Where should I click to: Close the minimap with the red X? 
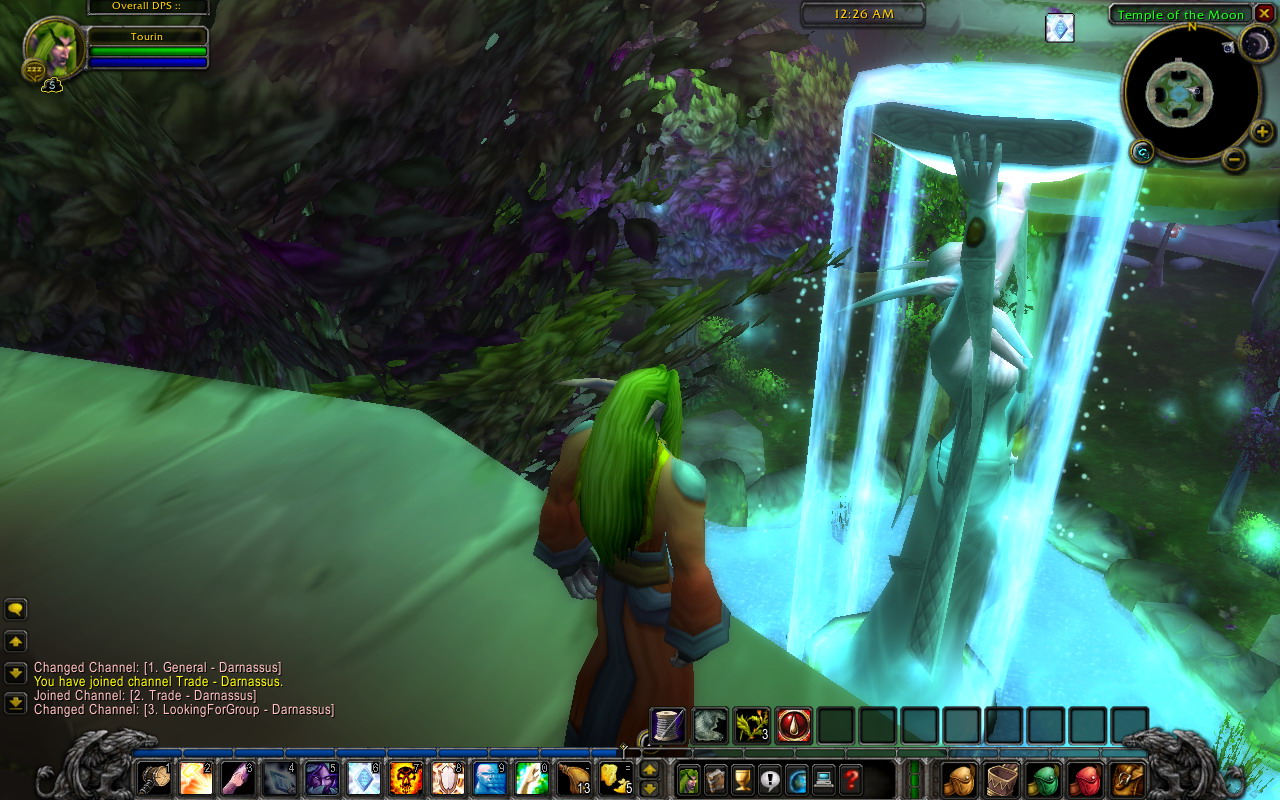[1265, 13]
